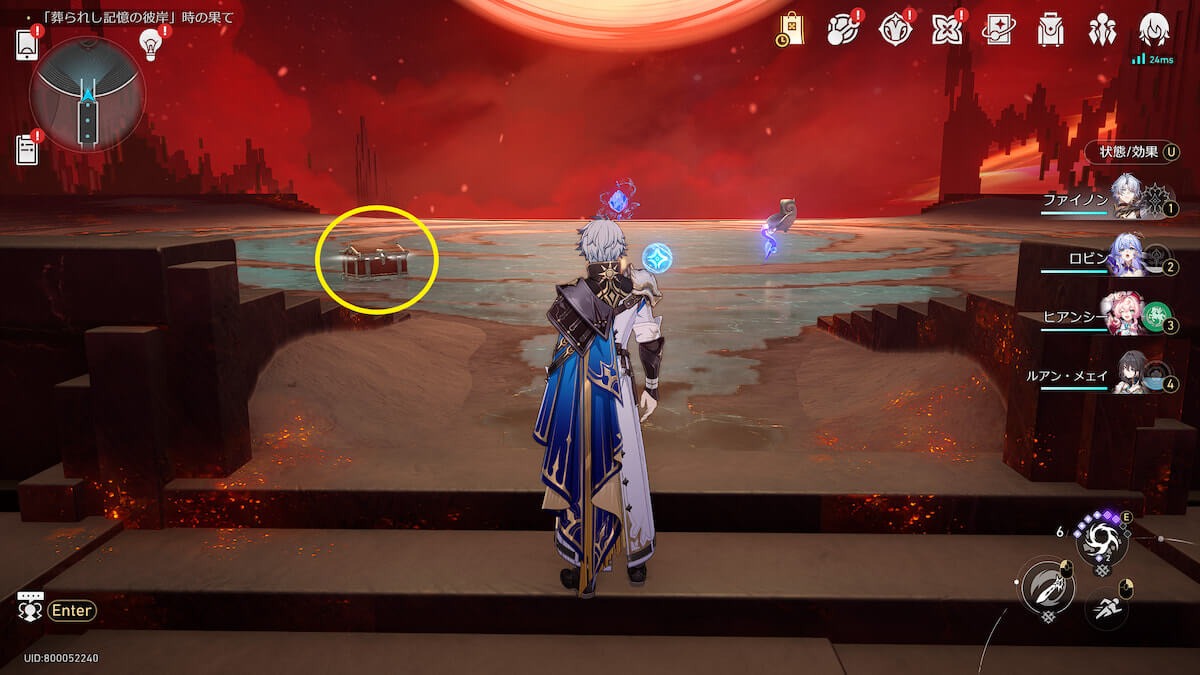Screen dimensions: 1200x675
Task: Open the team lineup icon
Action: [1102, 30]
